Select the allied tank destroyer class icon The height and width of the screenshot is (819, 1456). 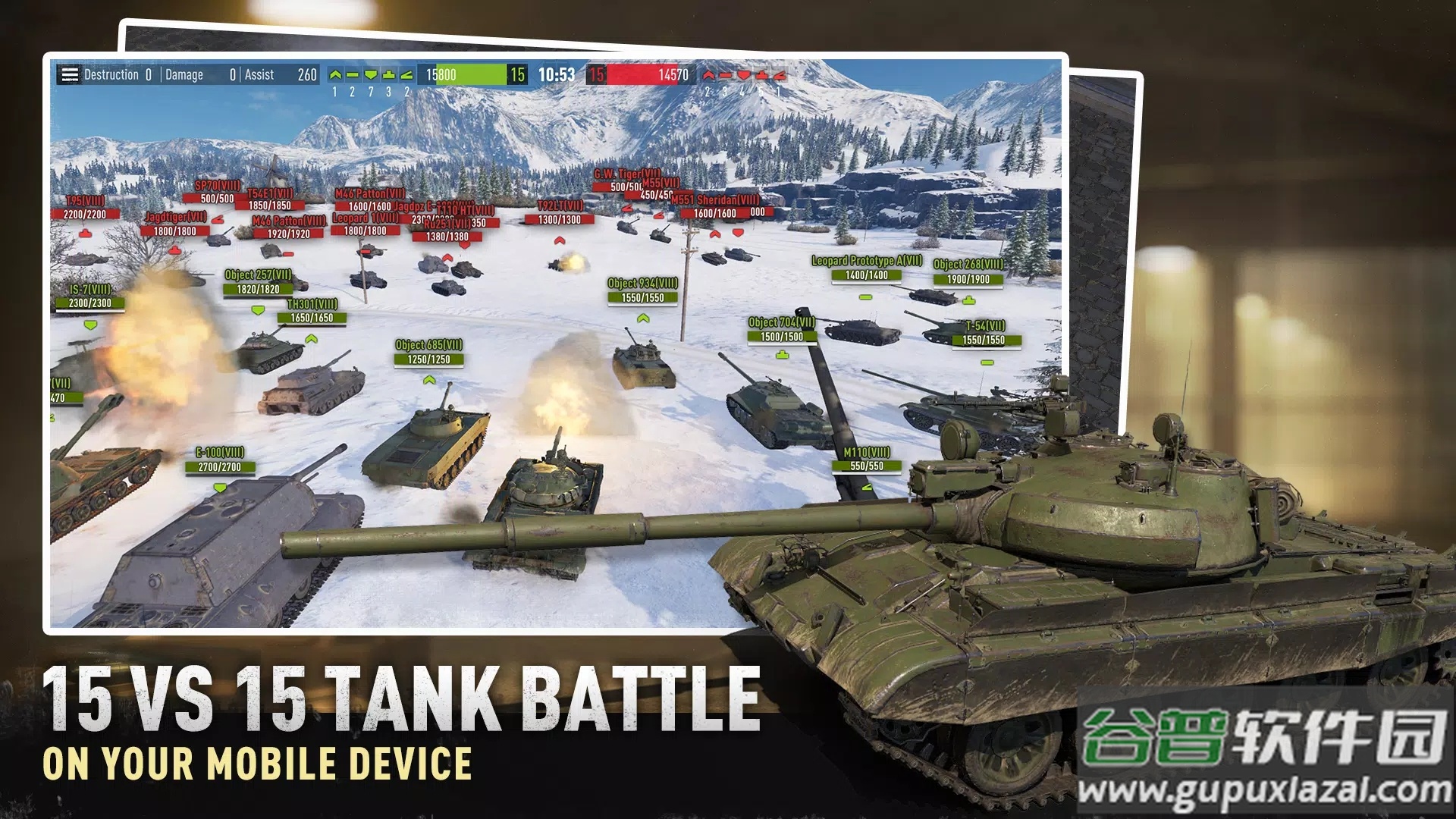pyautogui.click(x=389, y=76)
